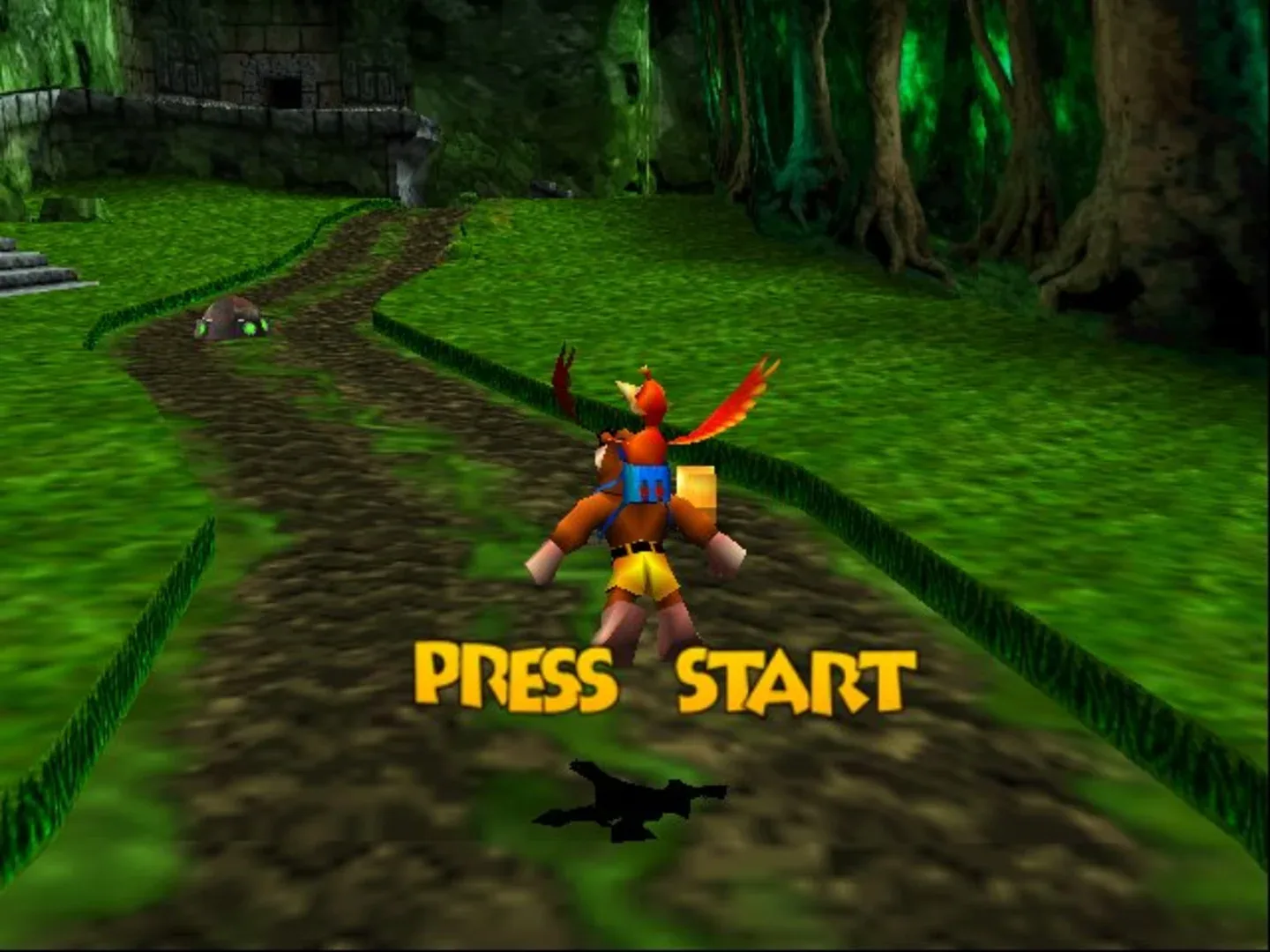Click Banjo's blue backpack
1270x952 pixels.
pyautogui.click(x=644, y=485)
